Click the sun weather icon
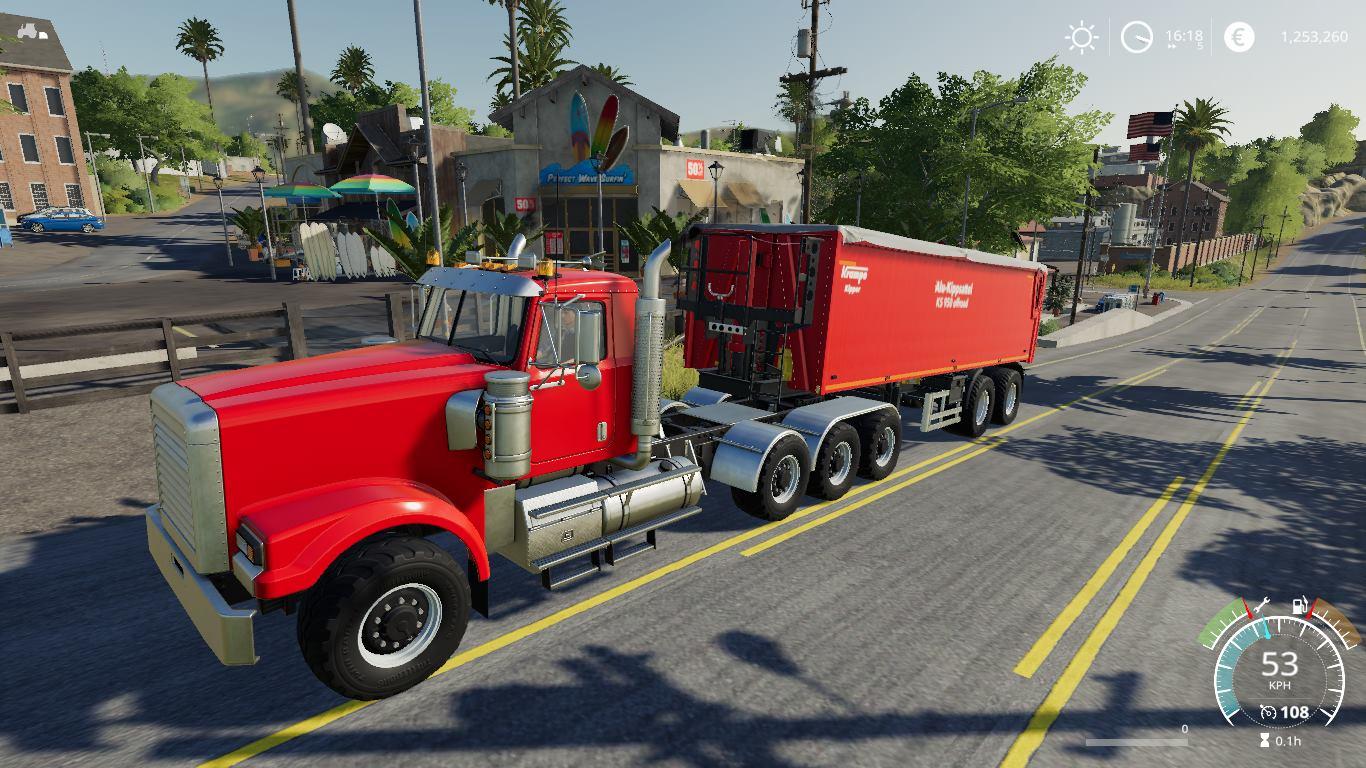Screen dimensions: 1366x768 [1081, 38]
